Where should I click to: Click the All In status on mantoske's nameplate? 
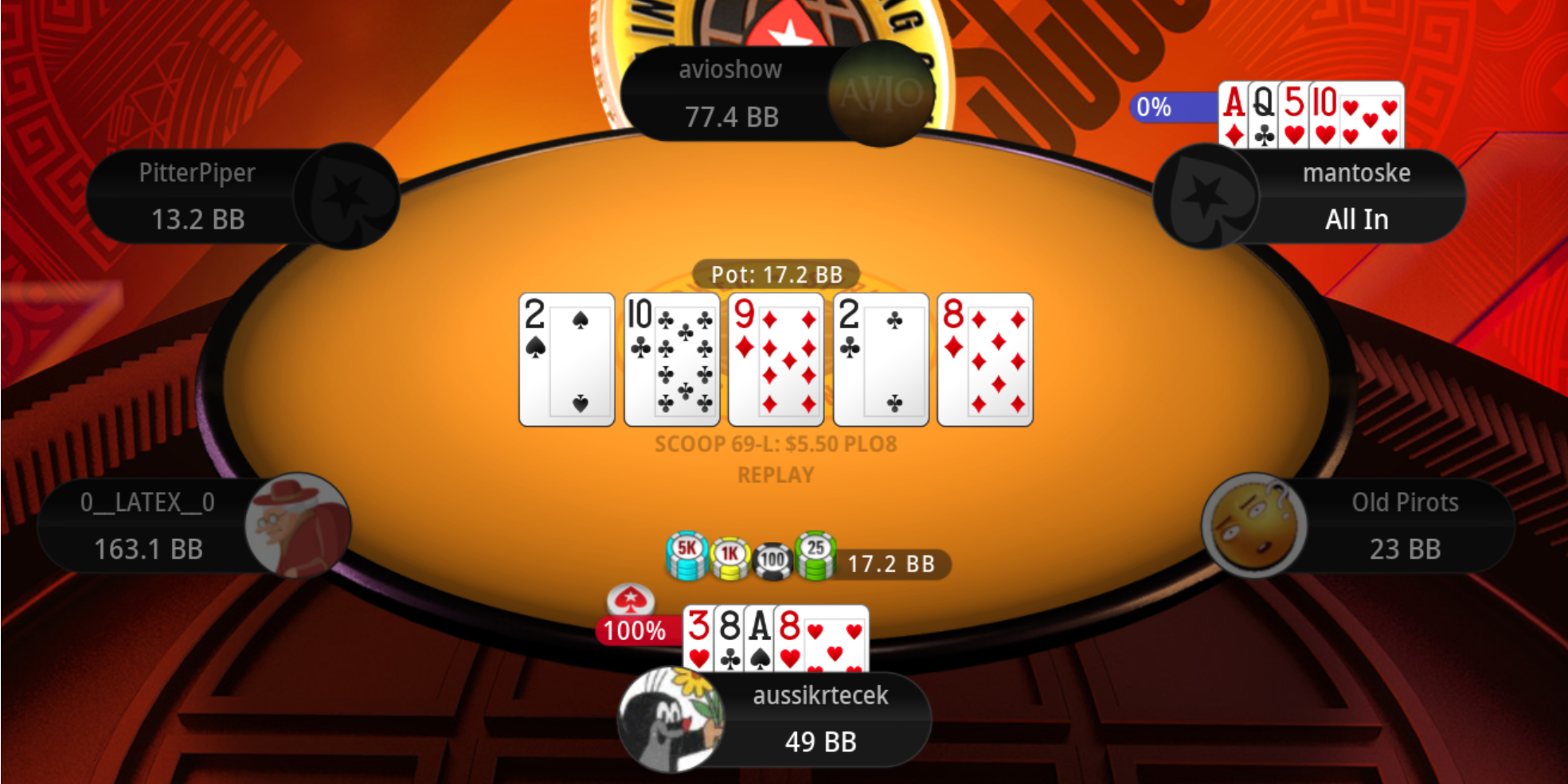coord(1355,219)
